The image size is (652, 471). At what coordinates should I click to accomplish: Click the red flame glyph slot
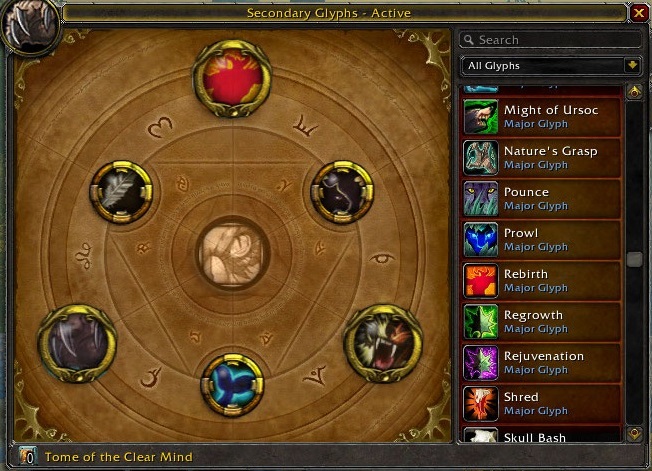click(x=232, y=77)
